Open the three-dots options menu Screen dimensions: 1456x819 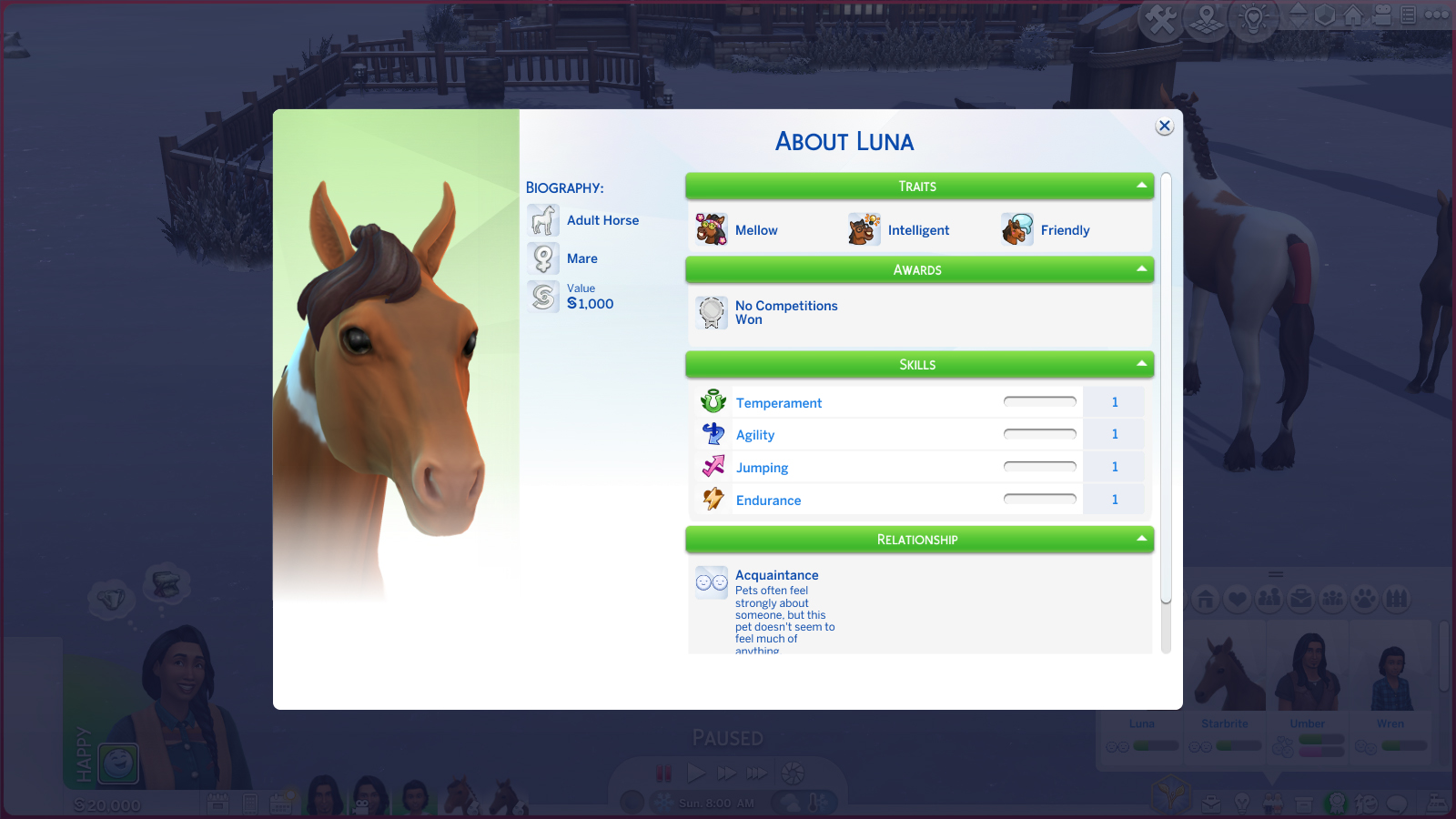1437,15
